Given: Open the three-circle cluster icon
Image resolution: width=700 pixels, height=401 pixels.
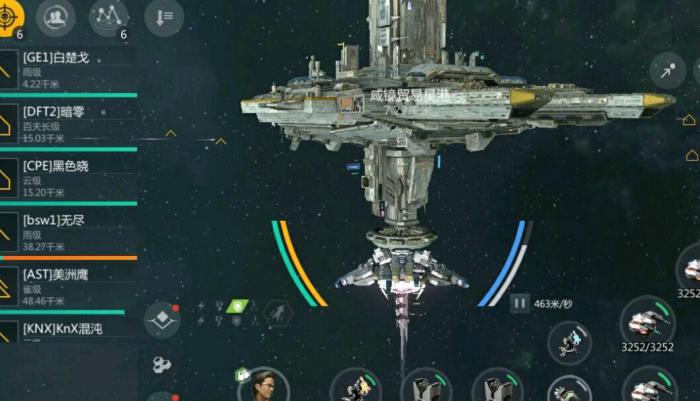Looking at the screenshot, I should pyautogui.click(x=162, y=365).
